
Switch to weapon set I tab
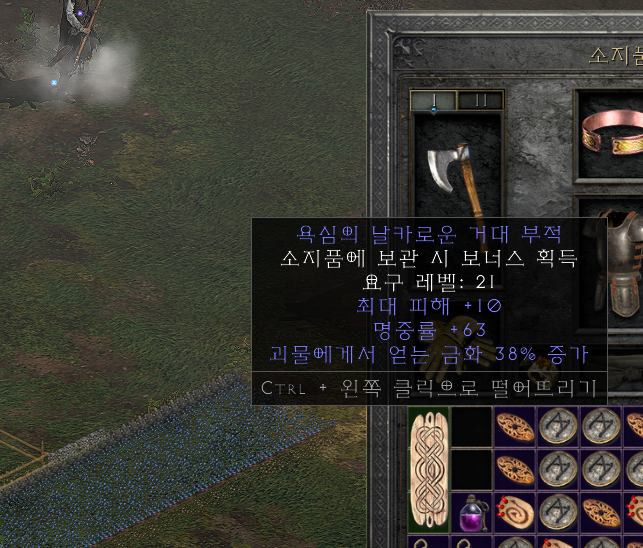click(x=434, y=100)
